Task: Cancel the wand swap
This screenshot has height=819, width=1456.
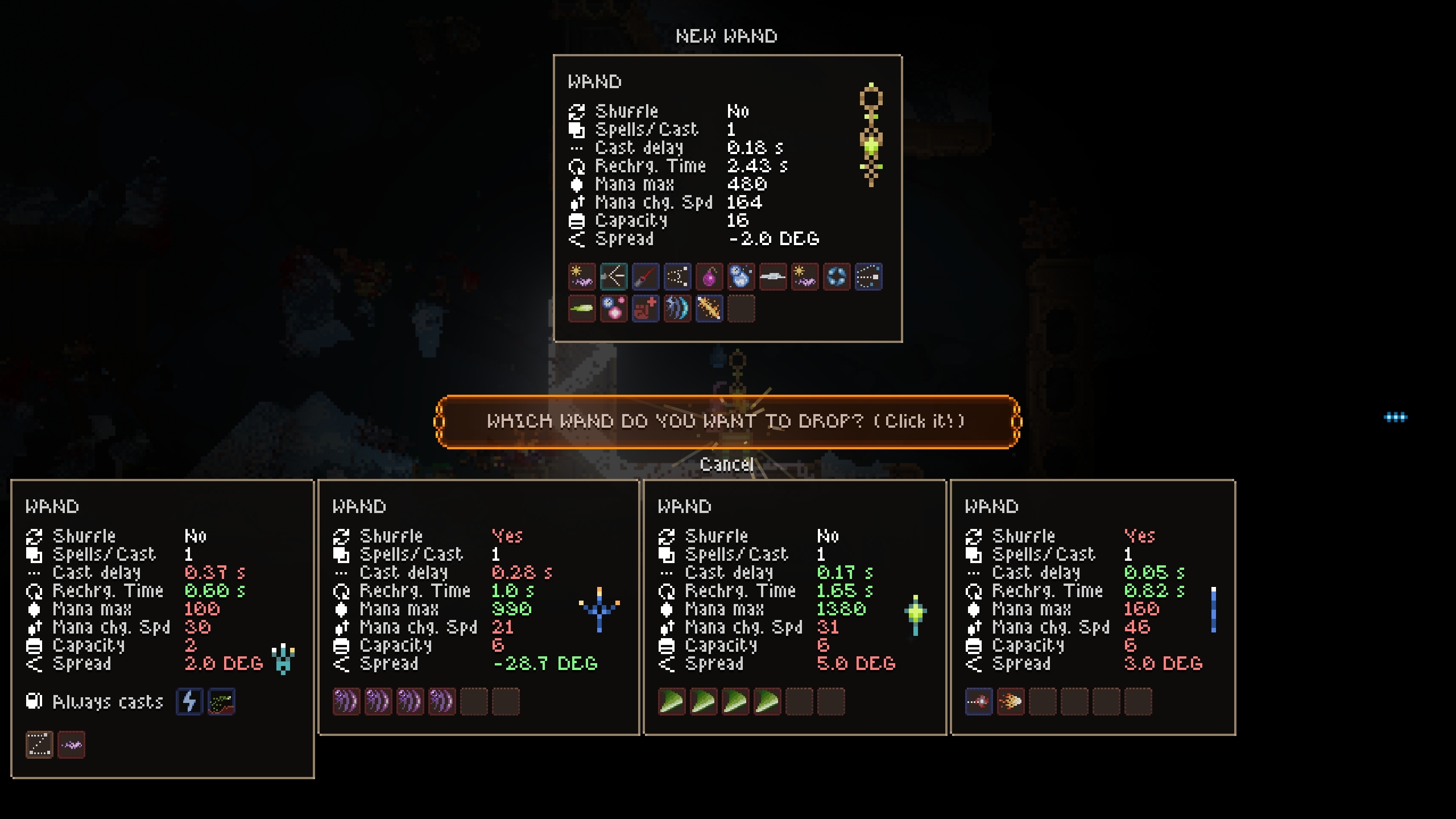Action: pos(726,465)
